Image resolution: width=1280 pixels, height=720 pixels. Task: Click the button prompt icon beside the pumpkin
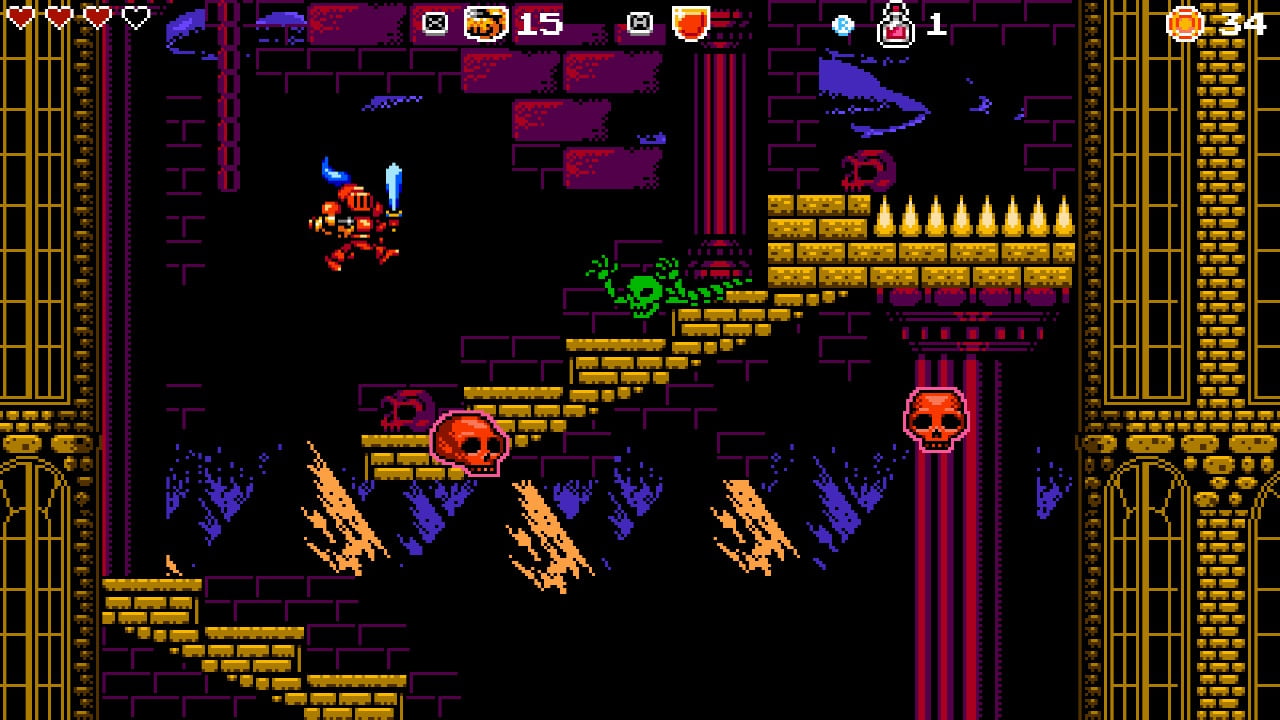435,20
